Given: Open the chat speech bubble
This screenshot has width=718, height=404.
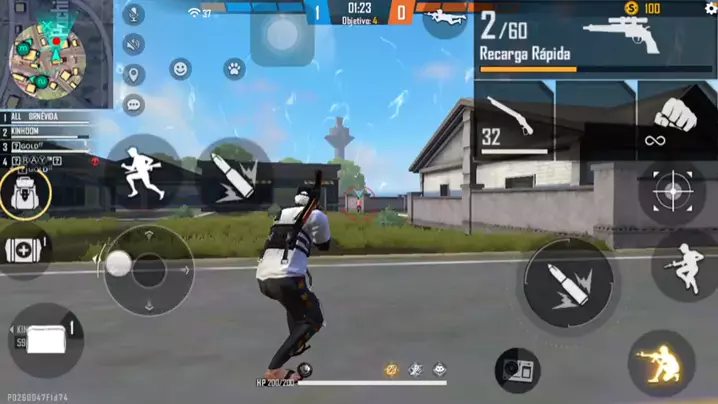Looking at the screenshot, I should (x=134, y=104).
